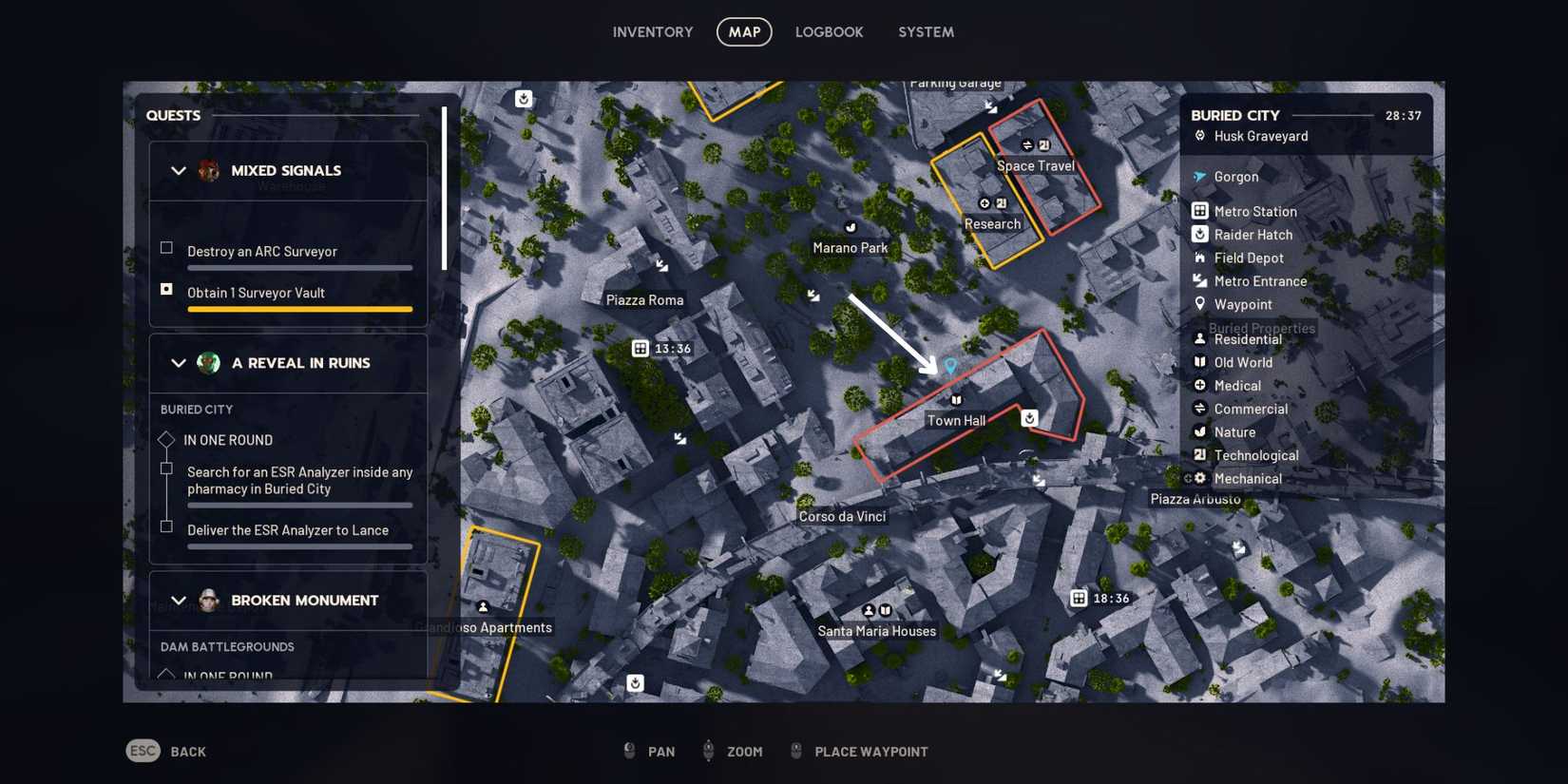Screen dimensions: 1568x784
Task: Collapse the Mixed Signals quest
Action: click(x=178, y=171)
